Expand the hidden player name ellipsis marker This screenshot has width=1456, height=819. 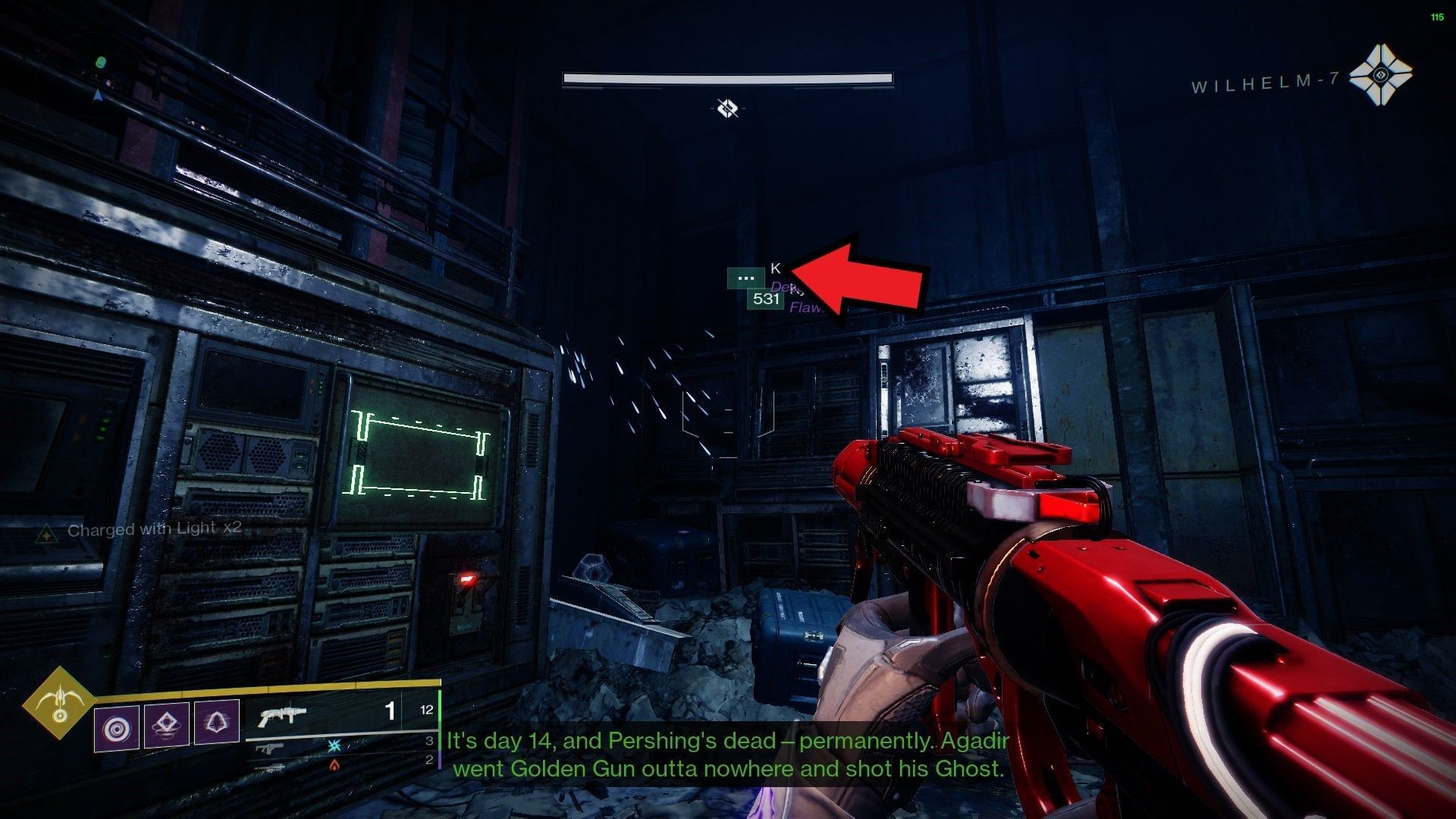746,278
